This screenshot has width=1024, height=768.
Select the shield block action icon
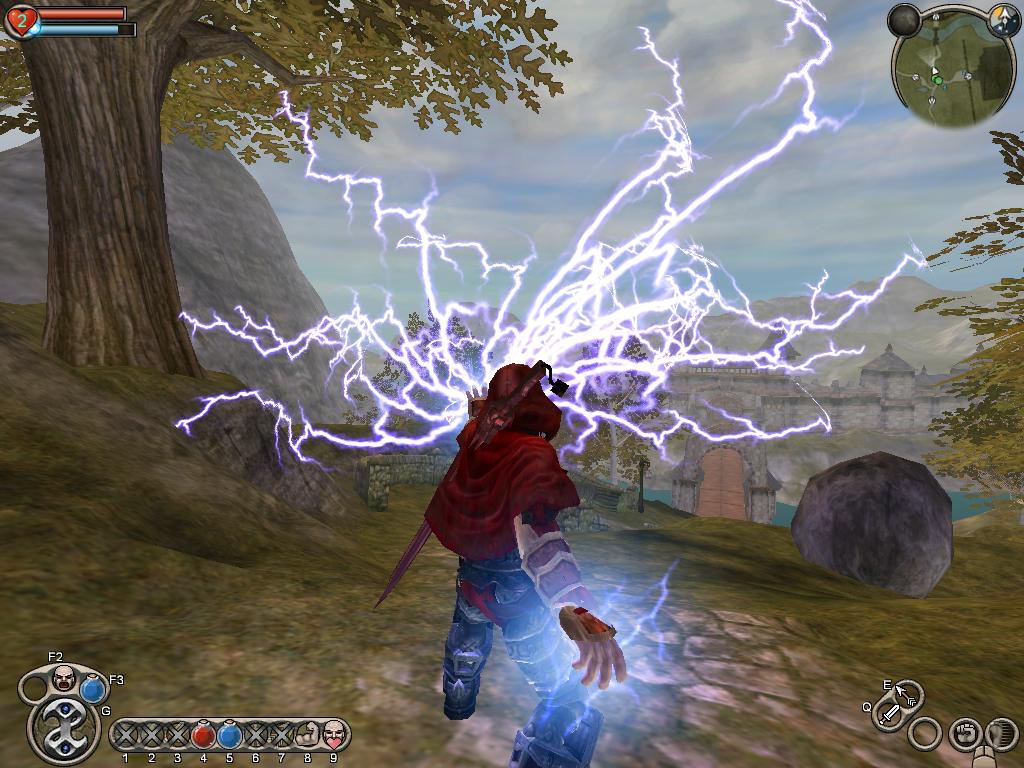tap(1000, 734)
